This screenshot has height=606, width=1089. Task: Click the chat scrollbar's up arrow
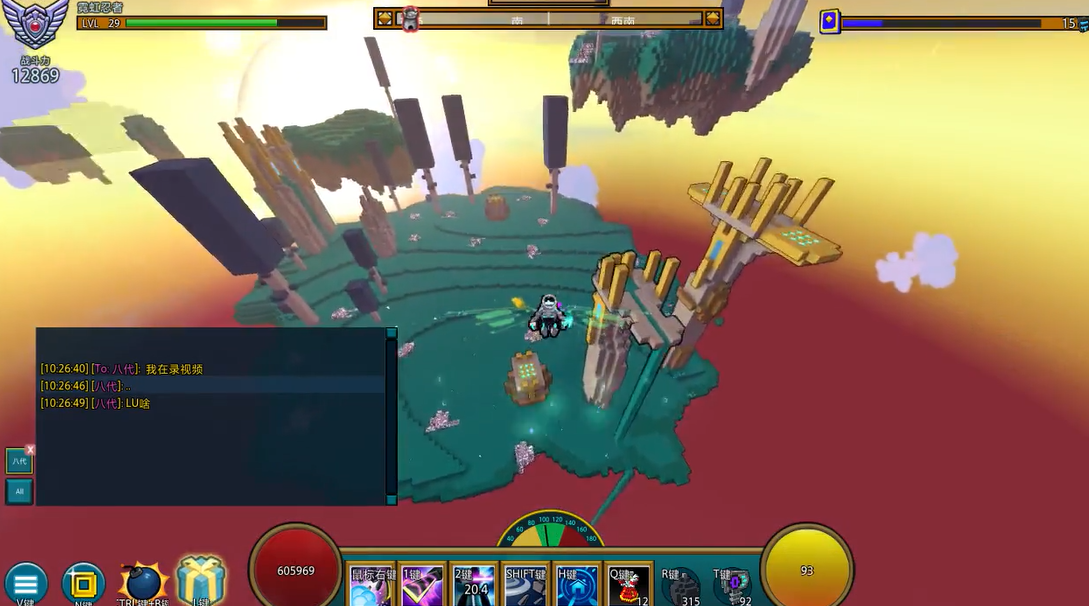click(x=391, y=333)
